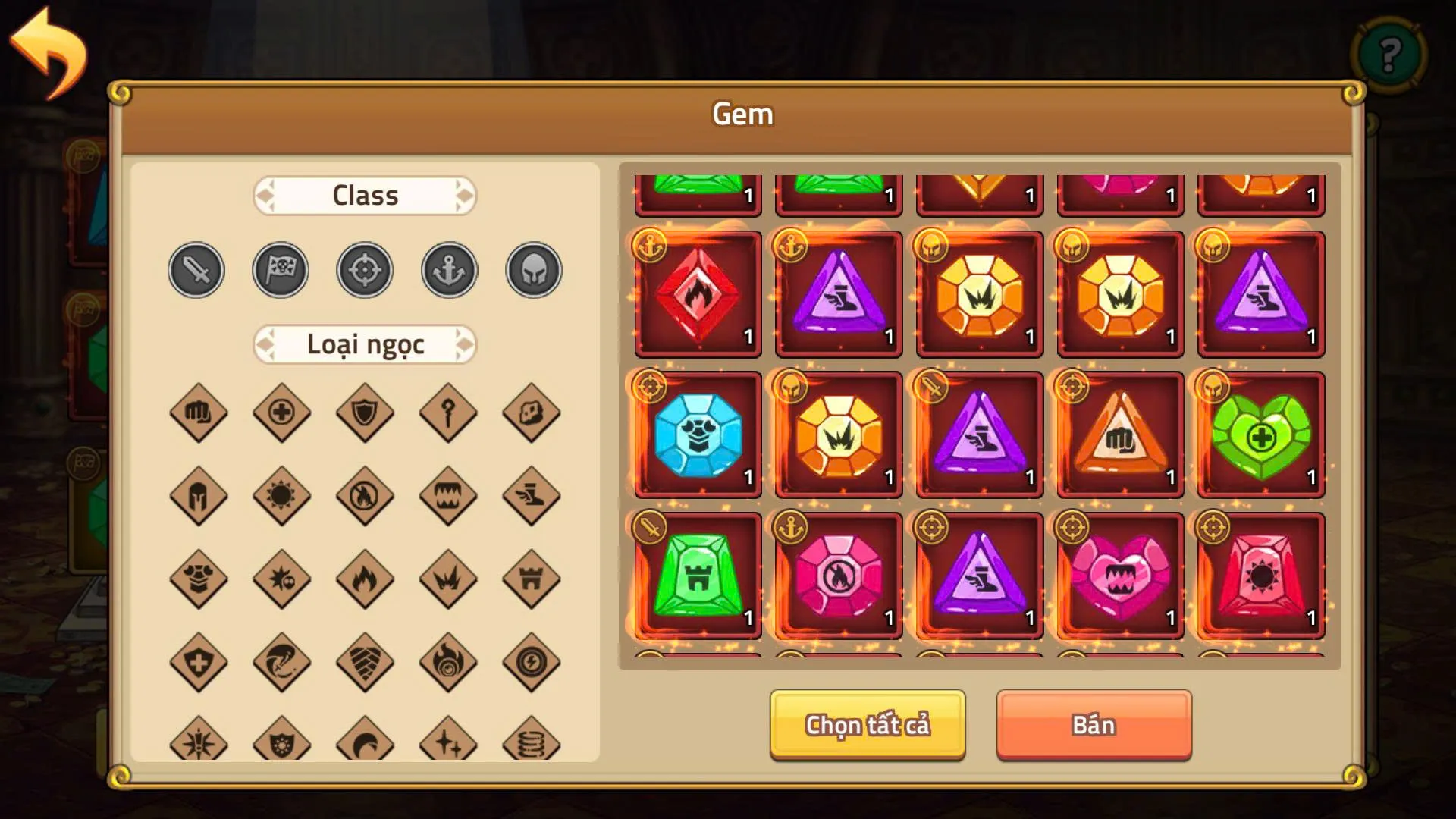The width and height of the screenshot is (1456, 819).
Task: Click the fist gem type filter
Action: [x=197, y=413]
